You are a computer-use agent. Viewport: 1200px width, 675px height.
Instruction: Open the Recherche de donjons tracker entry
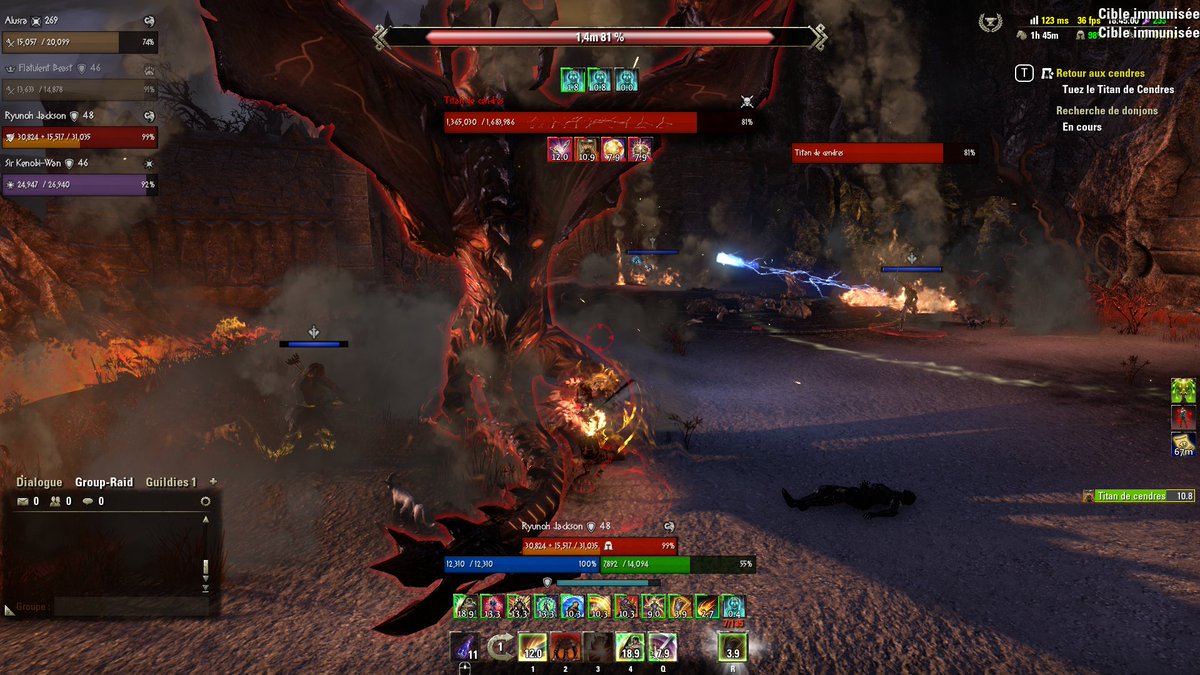coord(1107,111)
